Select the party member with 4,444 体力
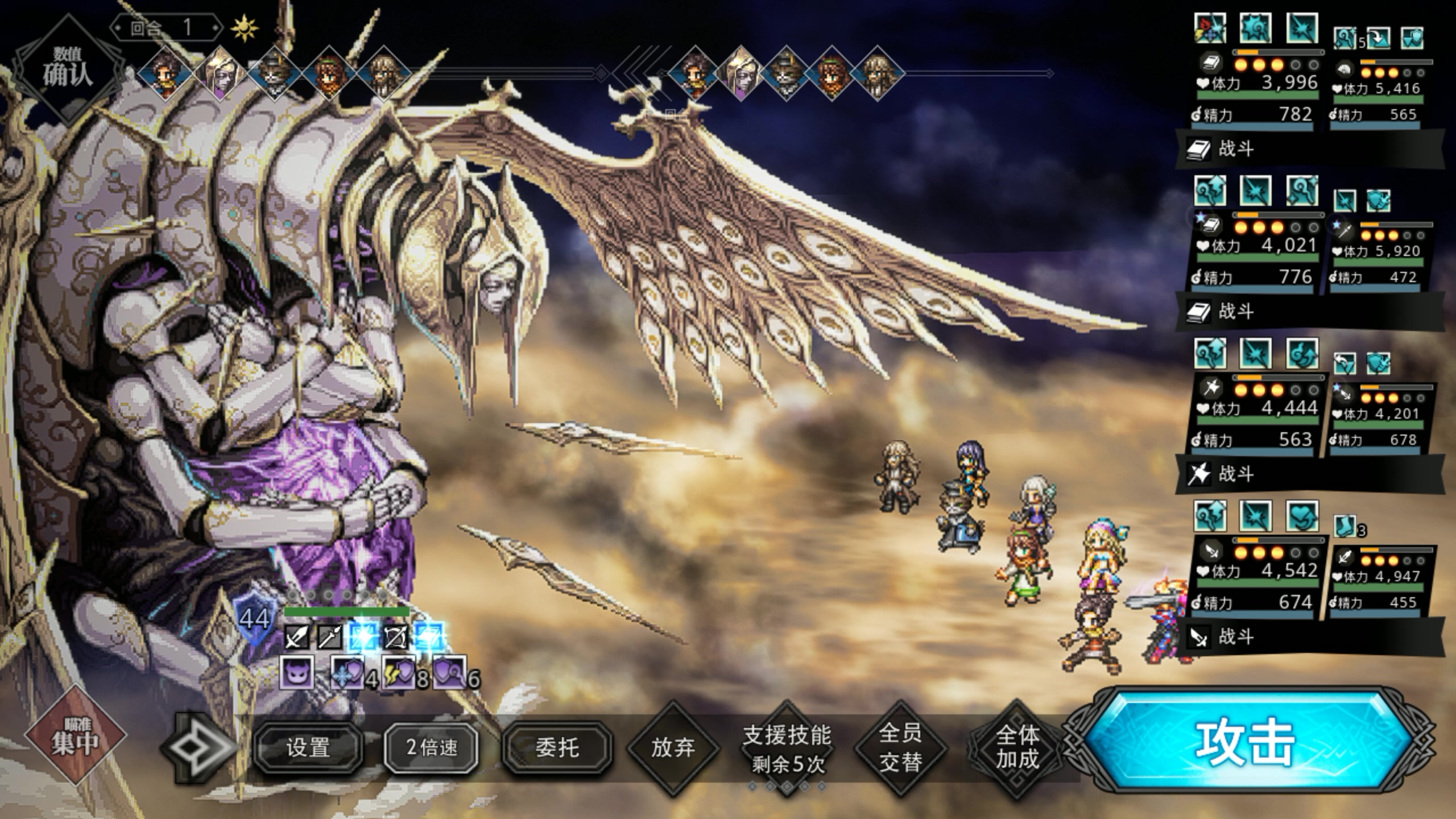Image resolution: width=1456 pixels, height=819 pixels. pos(1257,416)
